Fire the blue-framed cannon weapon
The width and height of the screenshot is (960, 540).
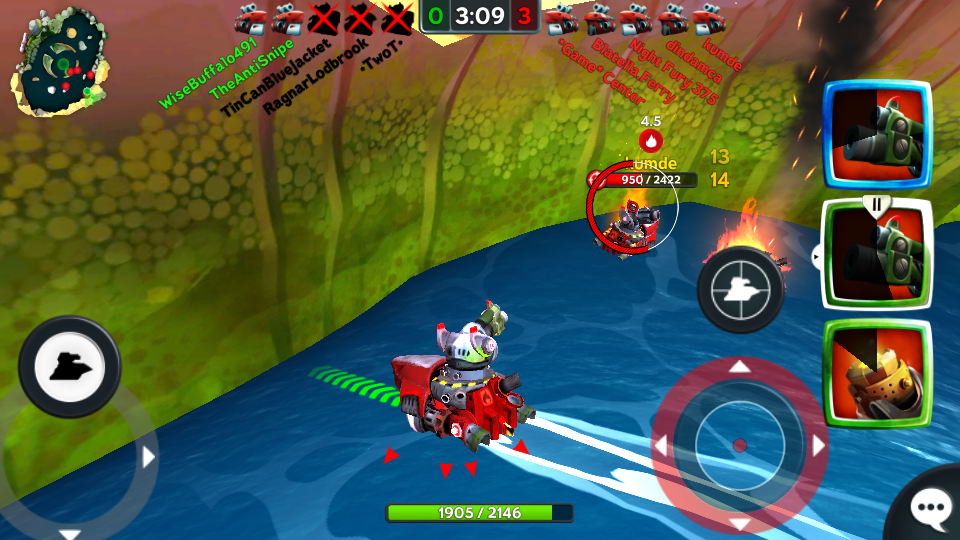click(876, 135)
